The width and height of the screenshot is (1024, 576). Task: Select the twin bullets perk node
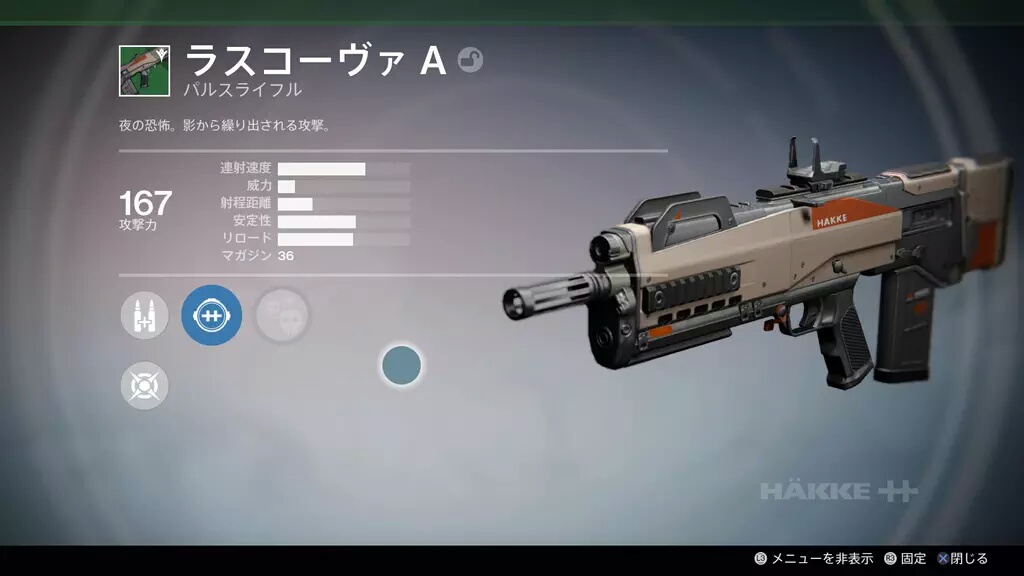pyautogui.click(x=145, y=316)
